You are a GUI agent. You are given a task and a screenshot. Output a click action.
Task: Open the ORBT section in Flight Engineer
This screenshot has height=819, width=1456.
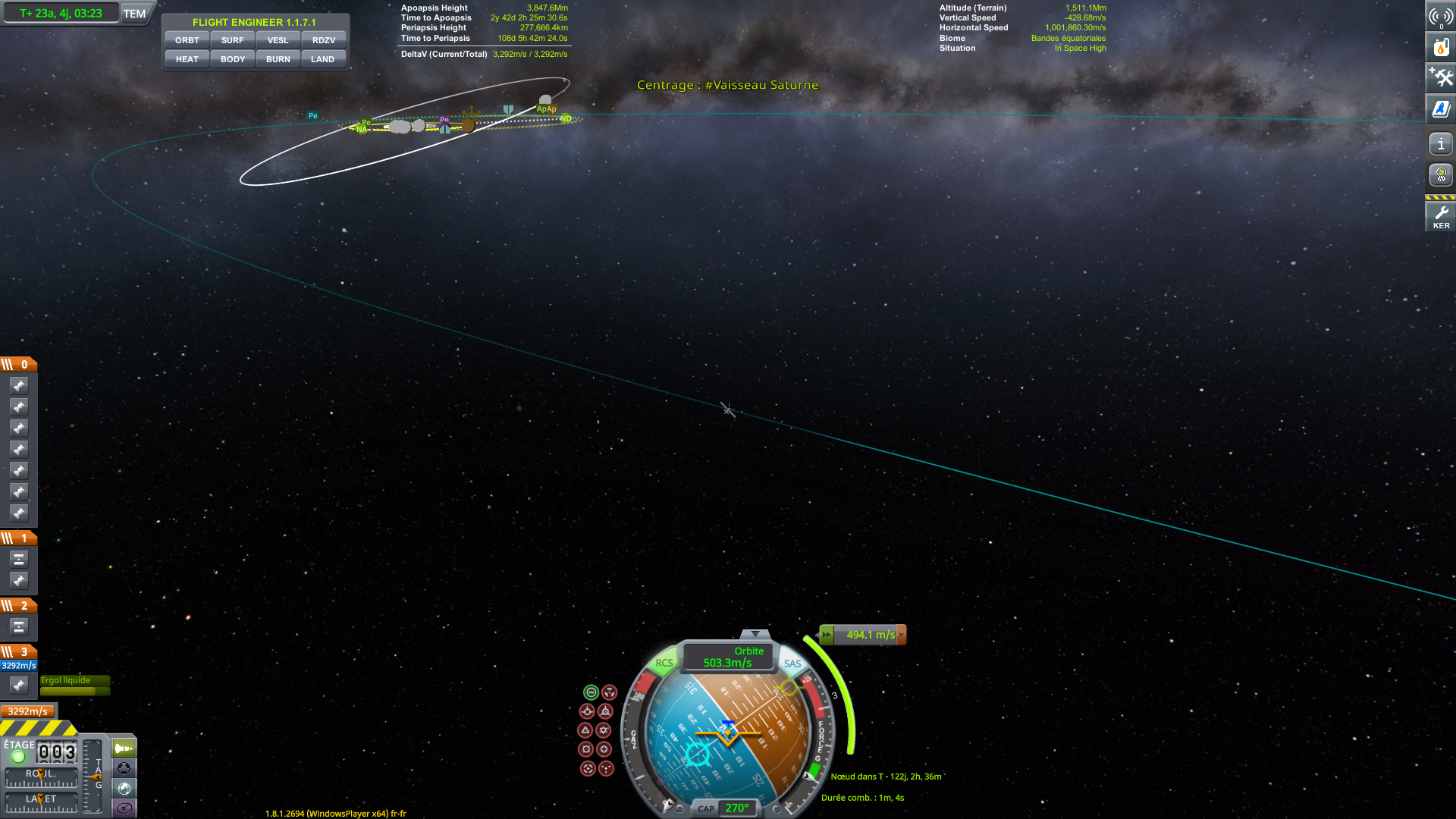187,40
